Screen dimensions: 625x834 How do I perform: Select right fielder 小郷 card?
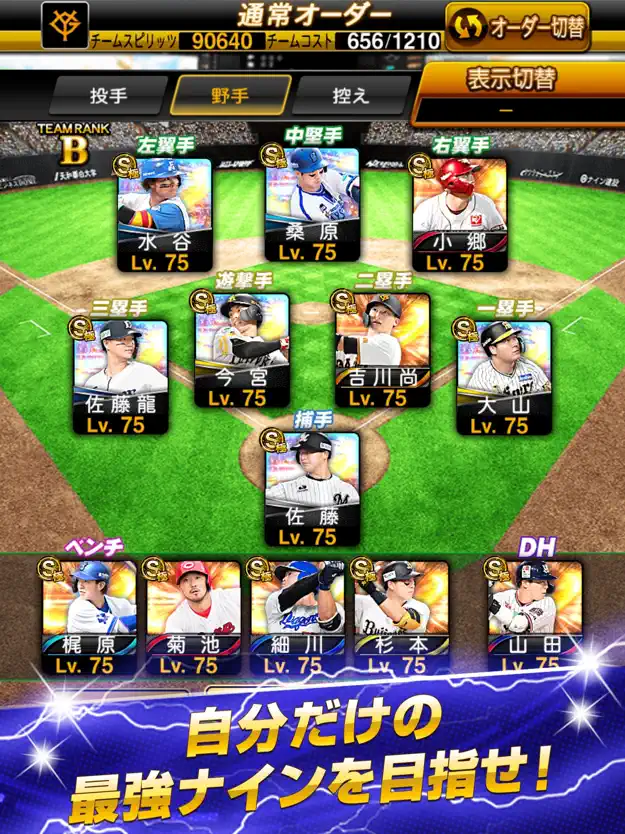pos(460,215)
